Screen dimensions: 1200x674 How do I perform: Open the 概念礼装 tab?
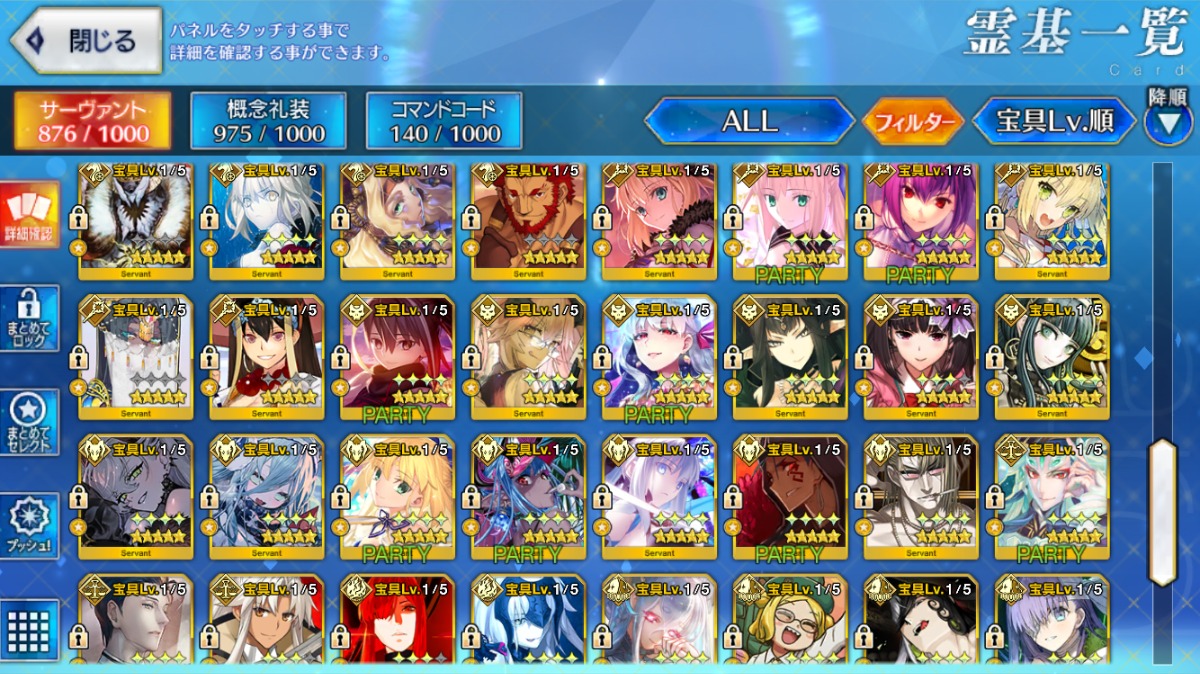point(268,121)
